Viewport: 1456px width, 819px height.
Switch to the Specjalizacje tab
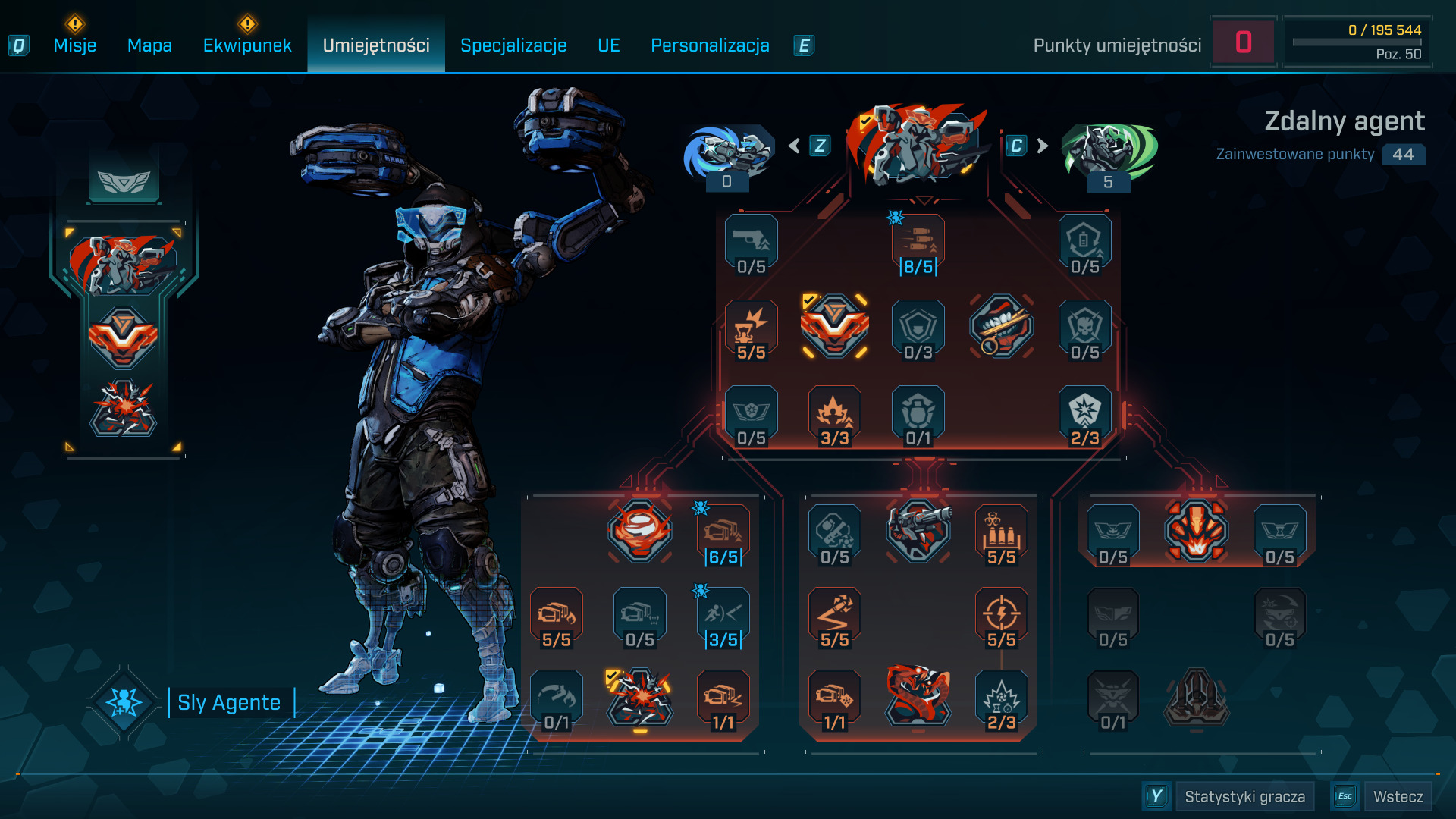[x=513, y=45]
